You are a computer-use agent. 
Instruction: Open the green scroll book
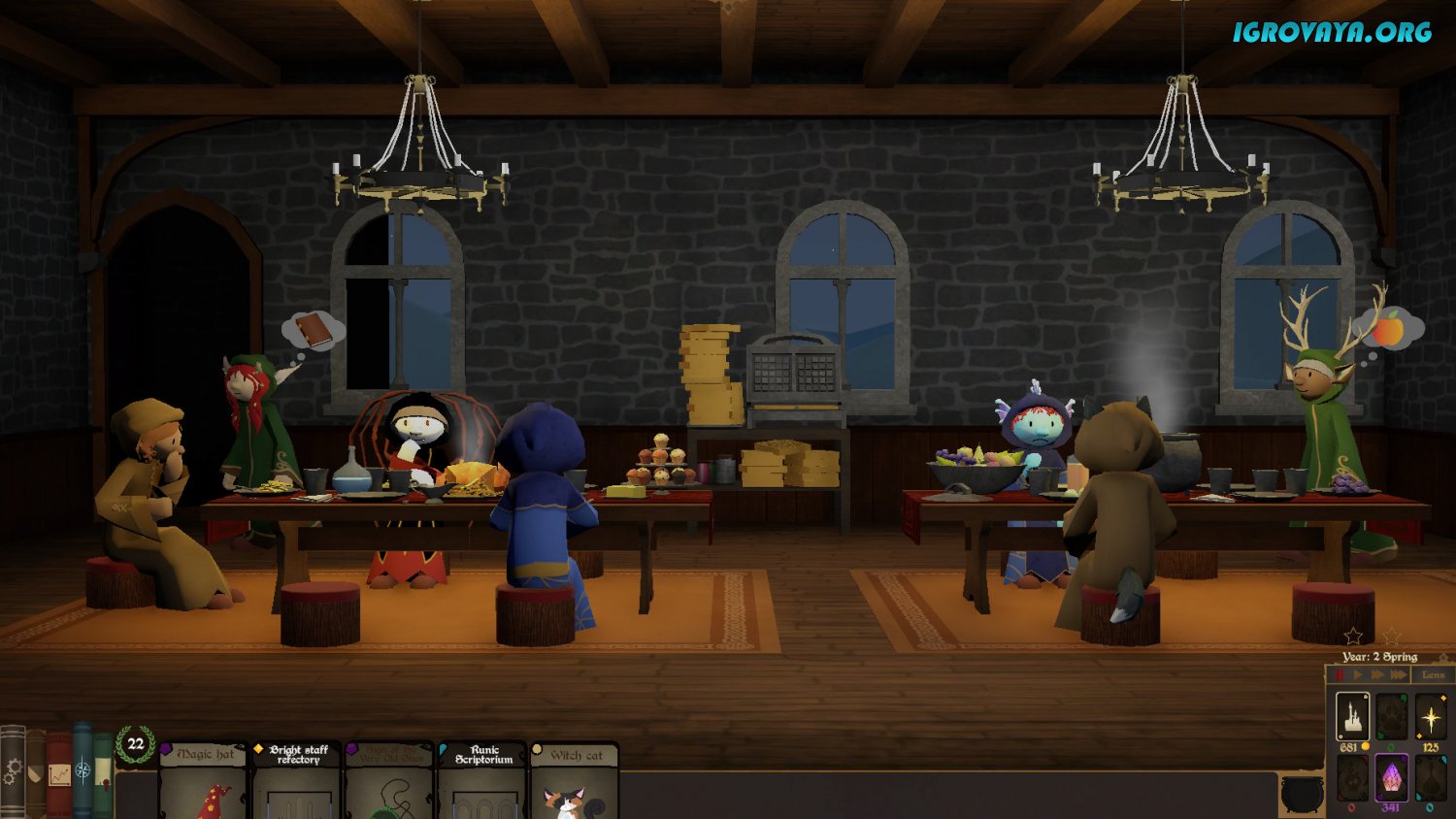(x=103, y=773)
